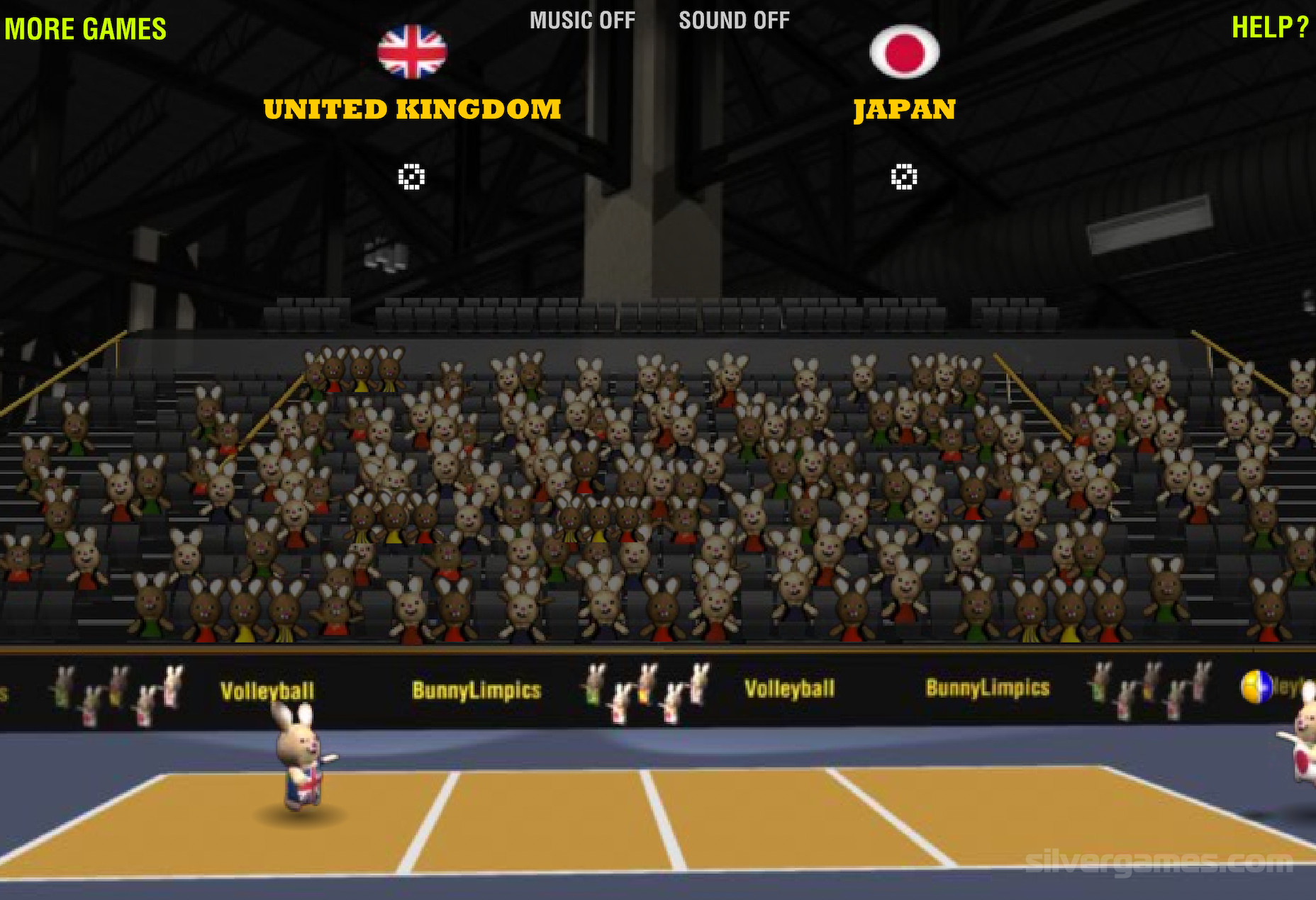Open the More Games link
1316x900 pixels.
click(x=85, y=29)
